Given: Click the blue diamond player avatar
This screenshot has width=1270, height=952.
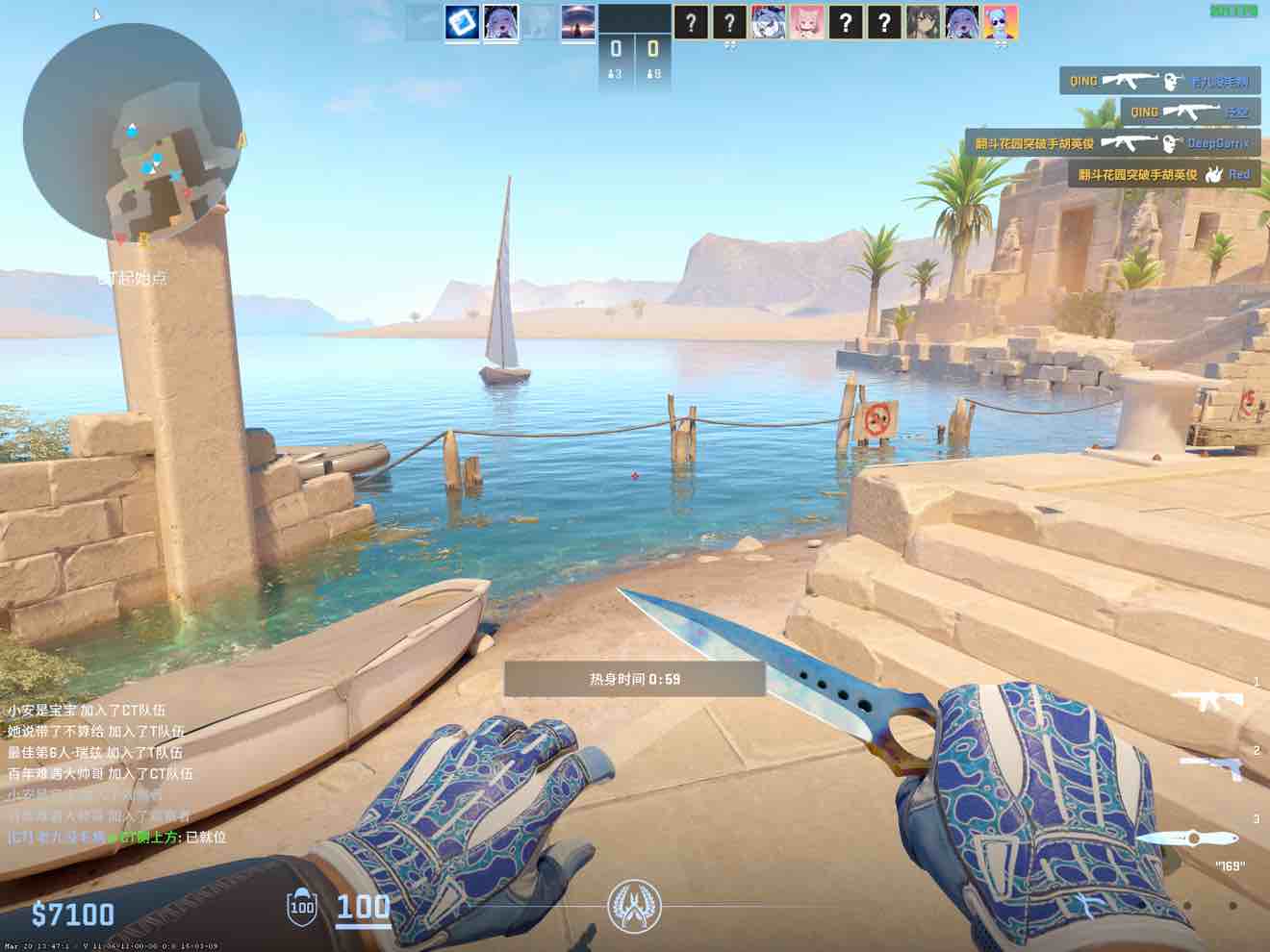Looking at the screenshot, I should [x=463, y=22].
